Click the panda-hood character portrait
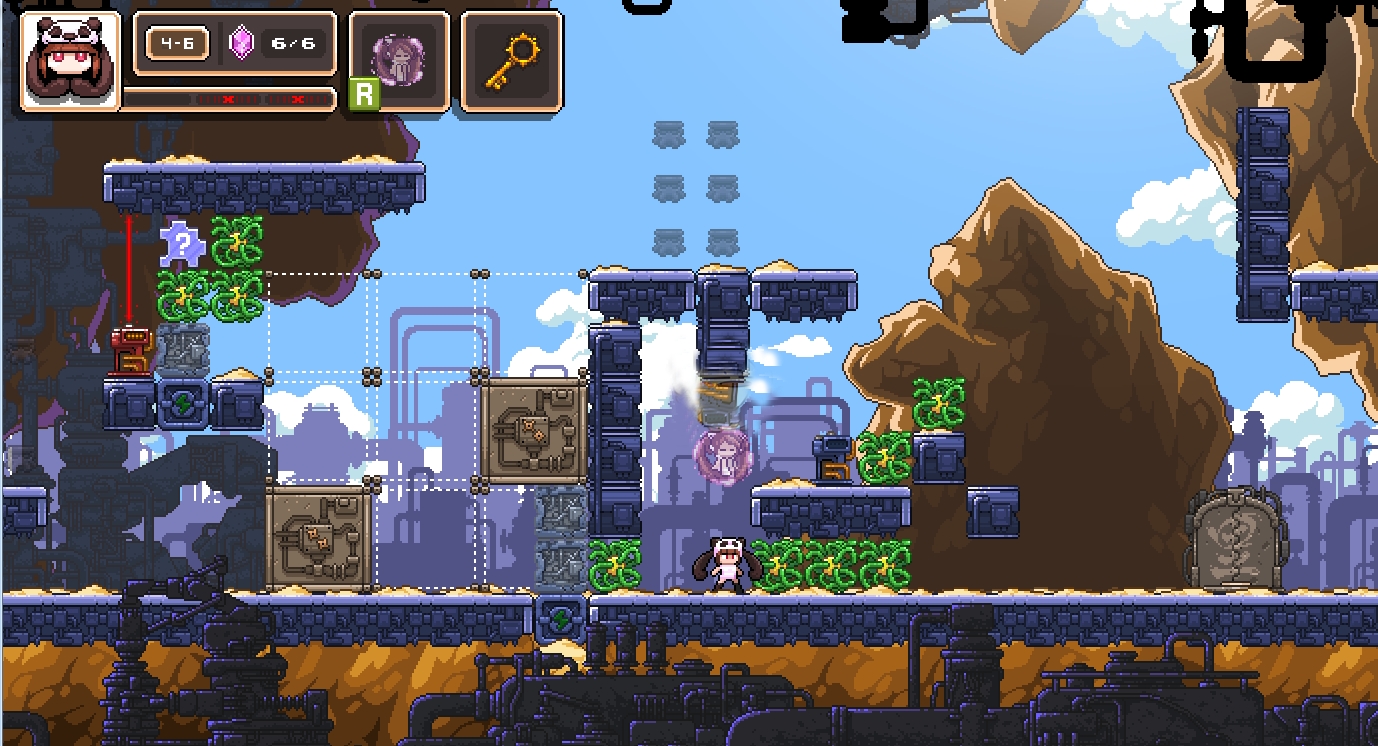The image size is (1378, 746). coord(69,60)
